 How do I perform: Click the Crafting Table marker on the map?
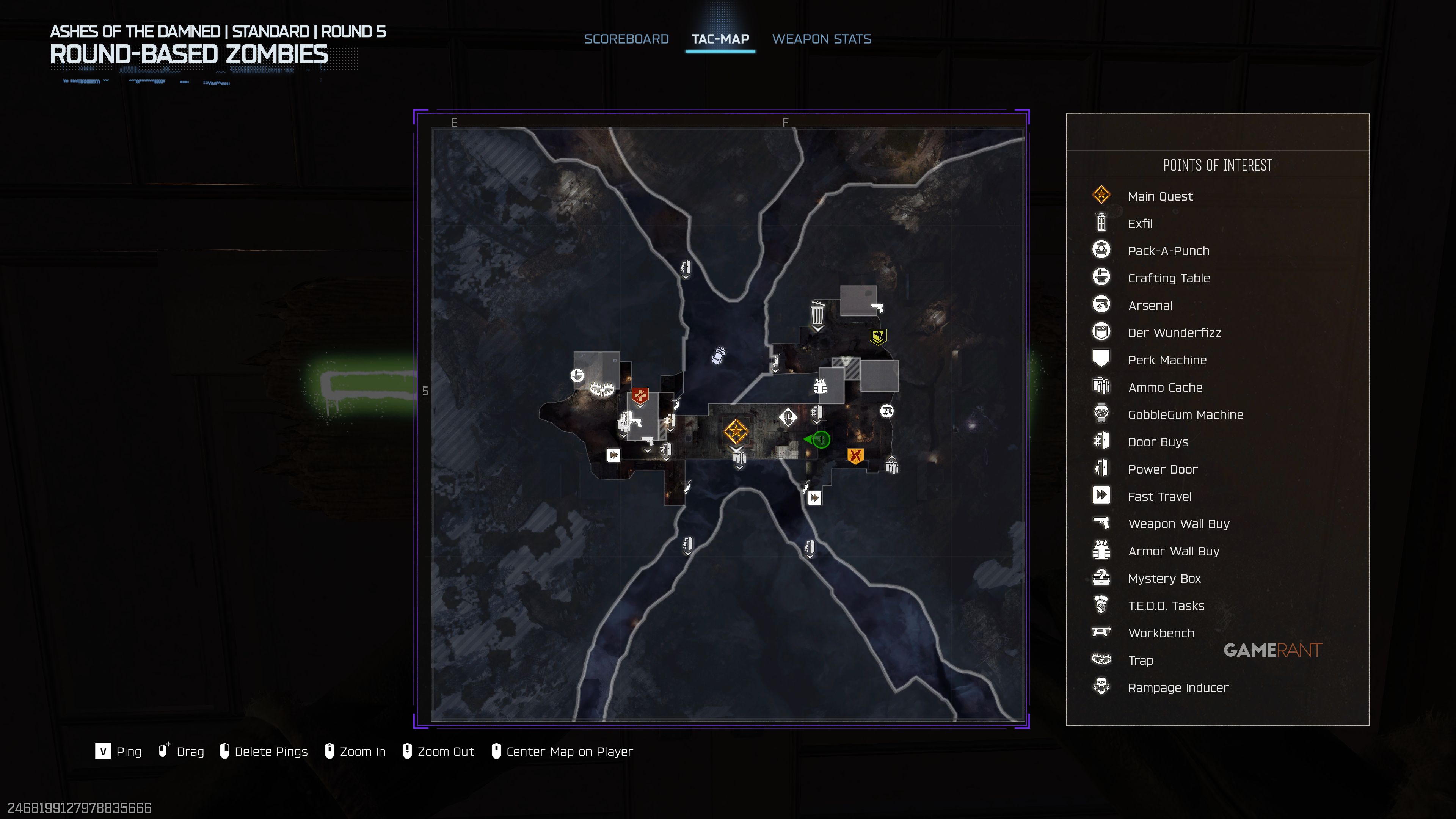click(x=577, y=375)
